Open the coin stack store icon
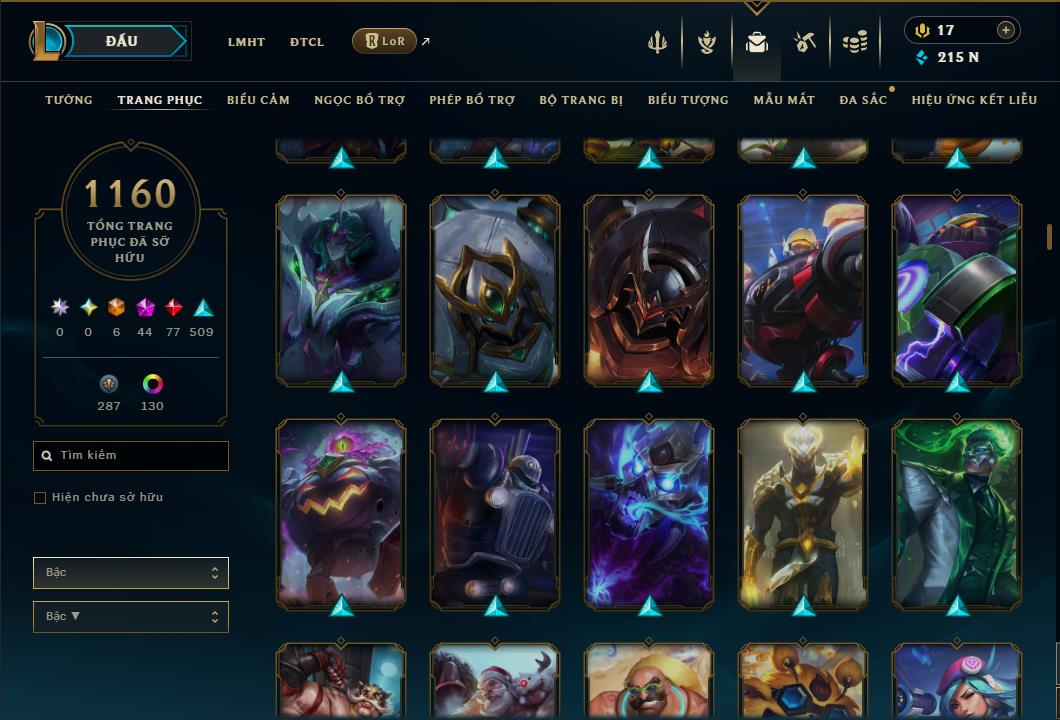The image size is (1060, 720). click(854, 42)
